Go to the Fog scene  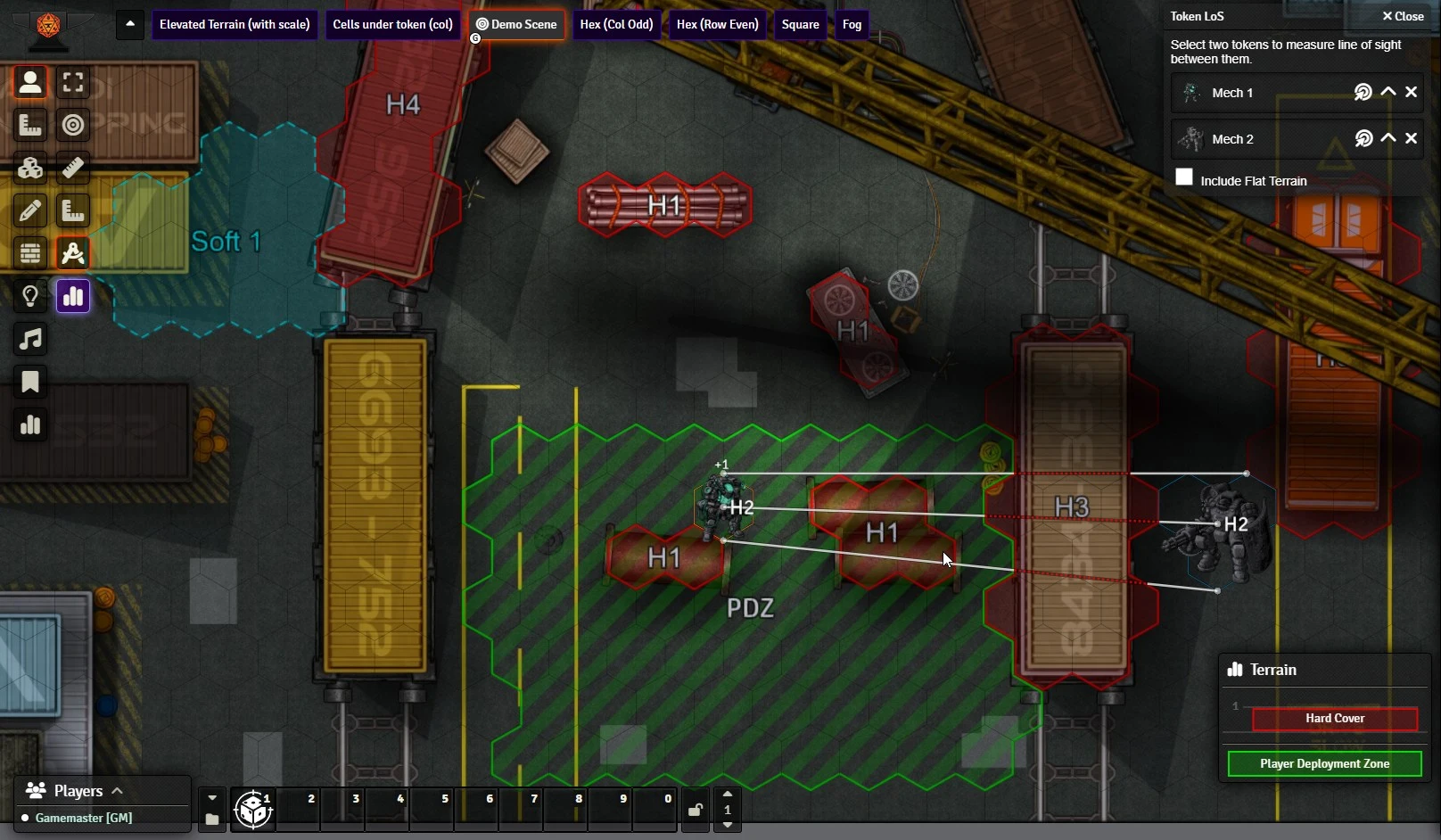pyautogui.click(x=852, y=24)
